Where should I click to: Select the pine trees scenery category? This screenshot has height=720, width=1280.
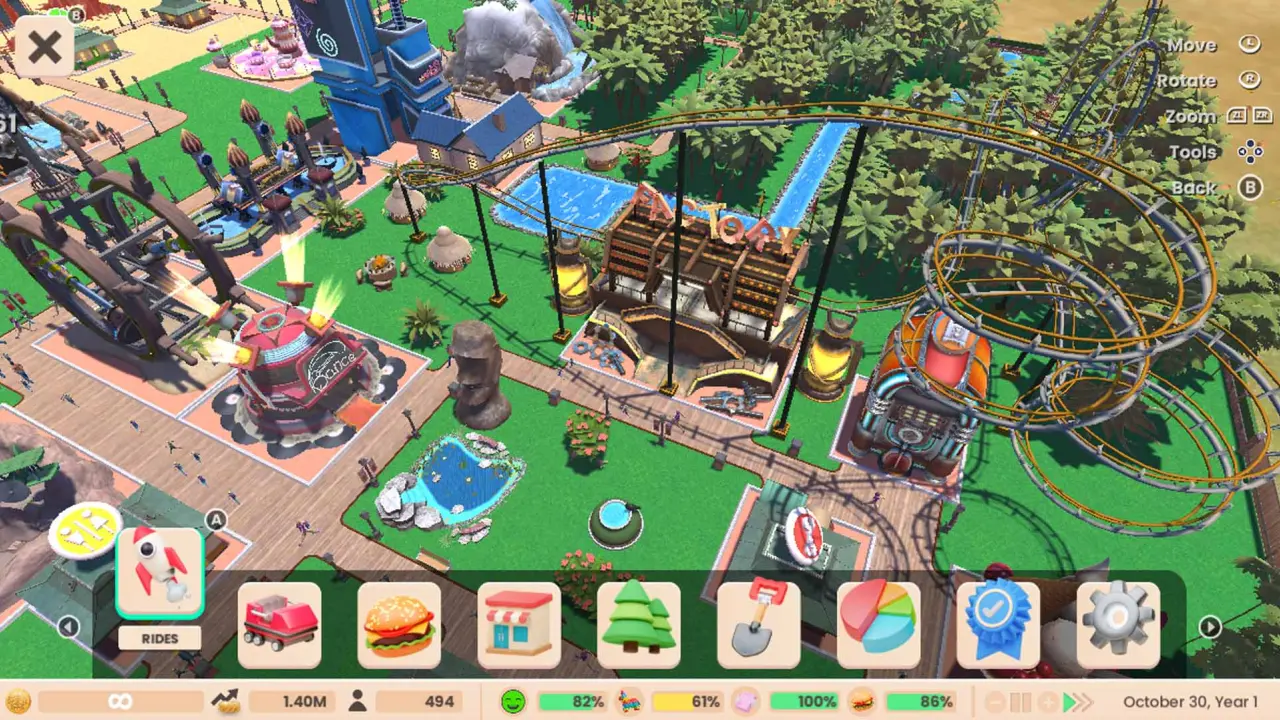tap(639, 625)
